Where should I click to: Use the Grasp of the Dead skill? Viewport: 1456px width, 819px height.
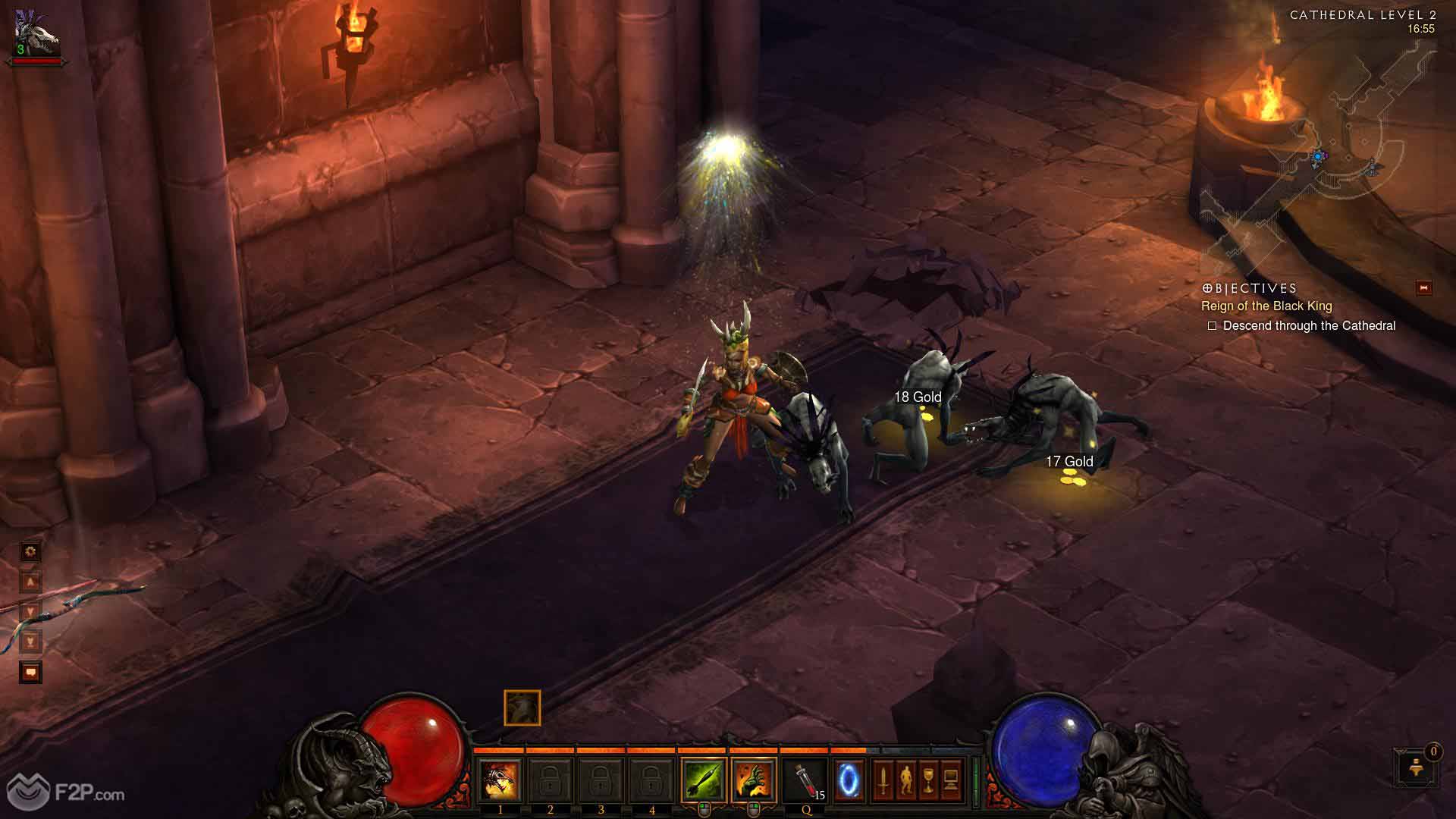(x=753, y=780)
